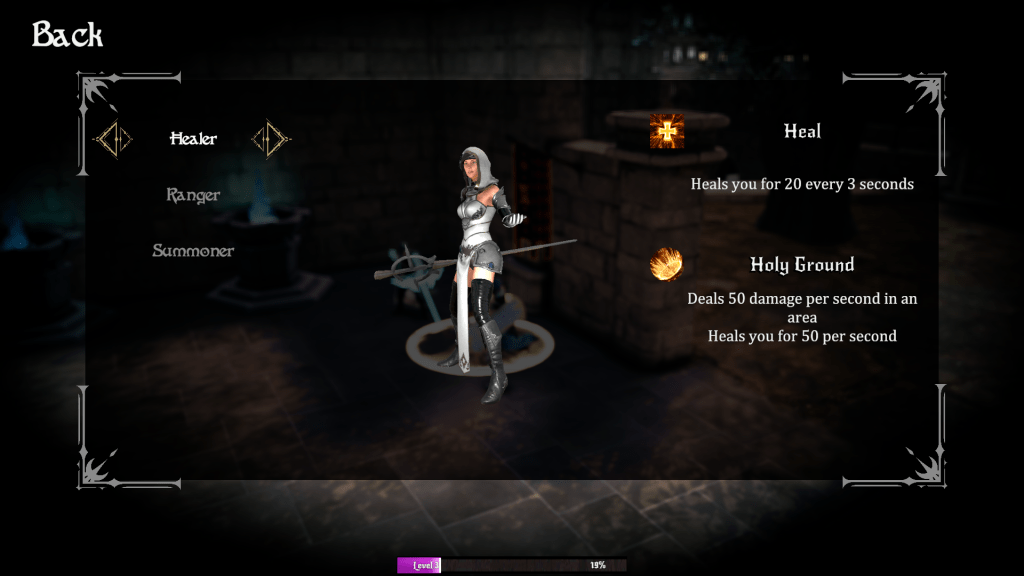Click the ornate arrow right of Healer
The image size is (1024, 576).
(271, 139)
